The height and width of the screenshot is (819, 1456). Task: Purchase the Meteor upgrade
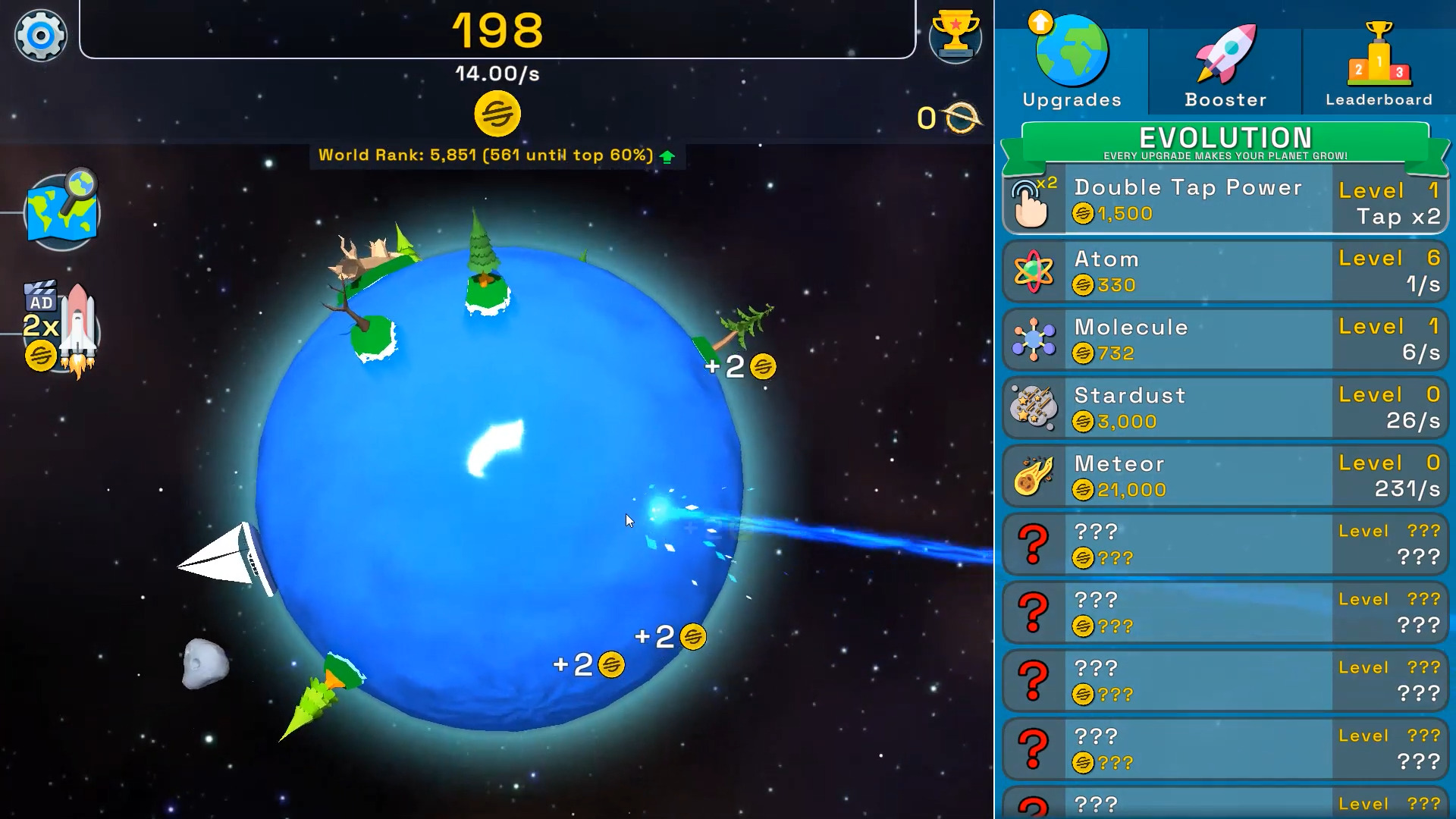(x=1225, y=475)
